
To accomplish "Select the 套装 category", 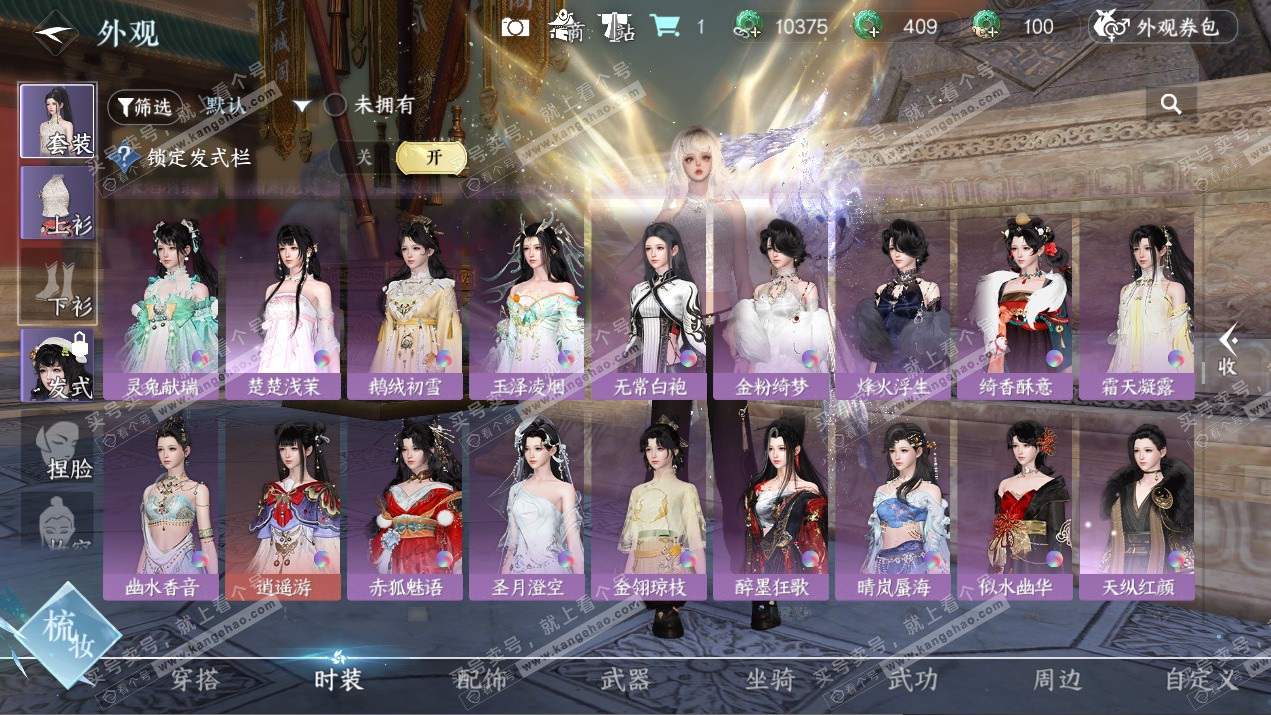I will click(57, 121).
